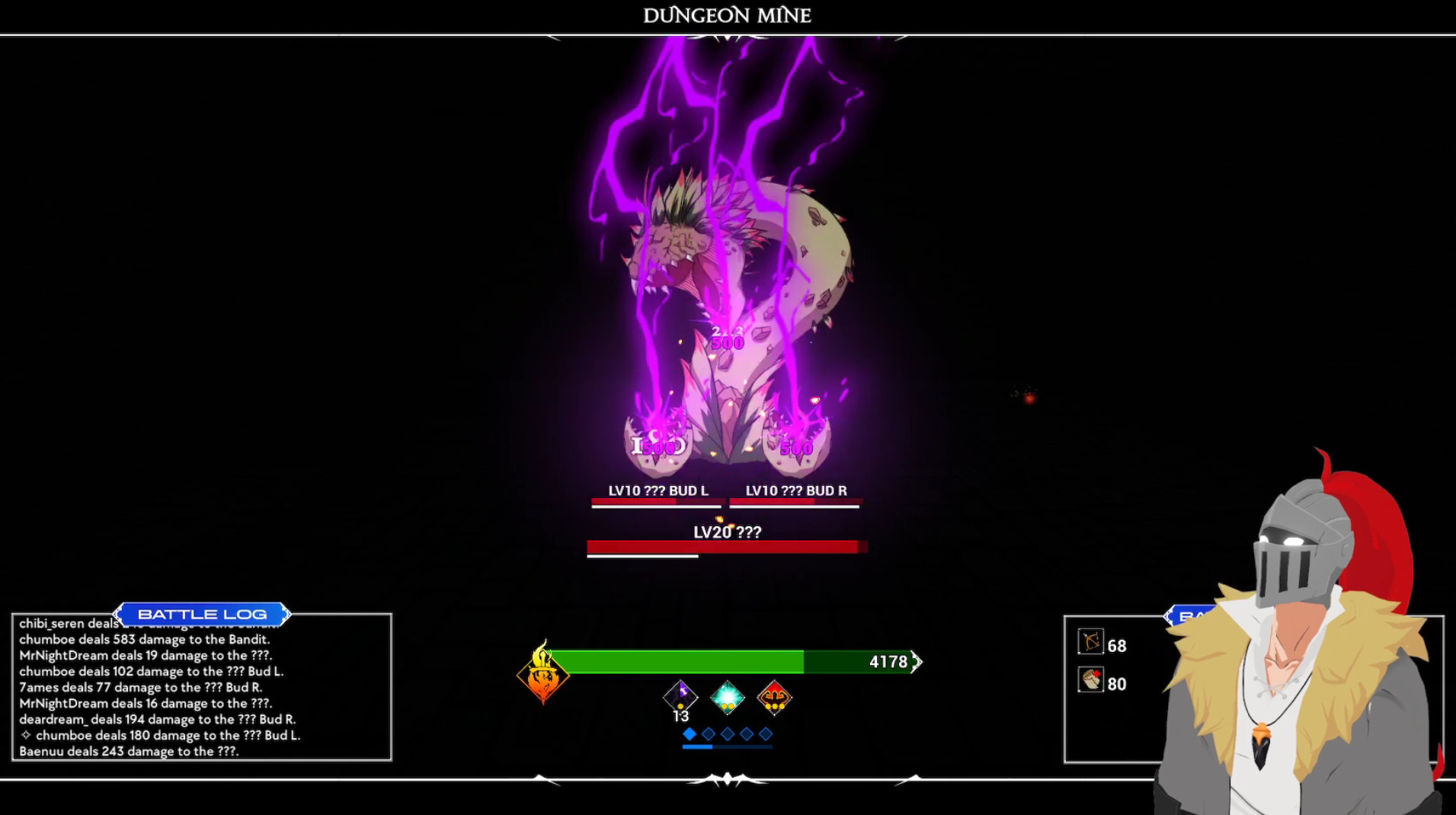Click the flaming lion class emblem
This screenshot has width=1456, height=815.
tap(542, 673)
